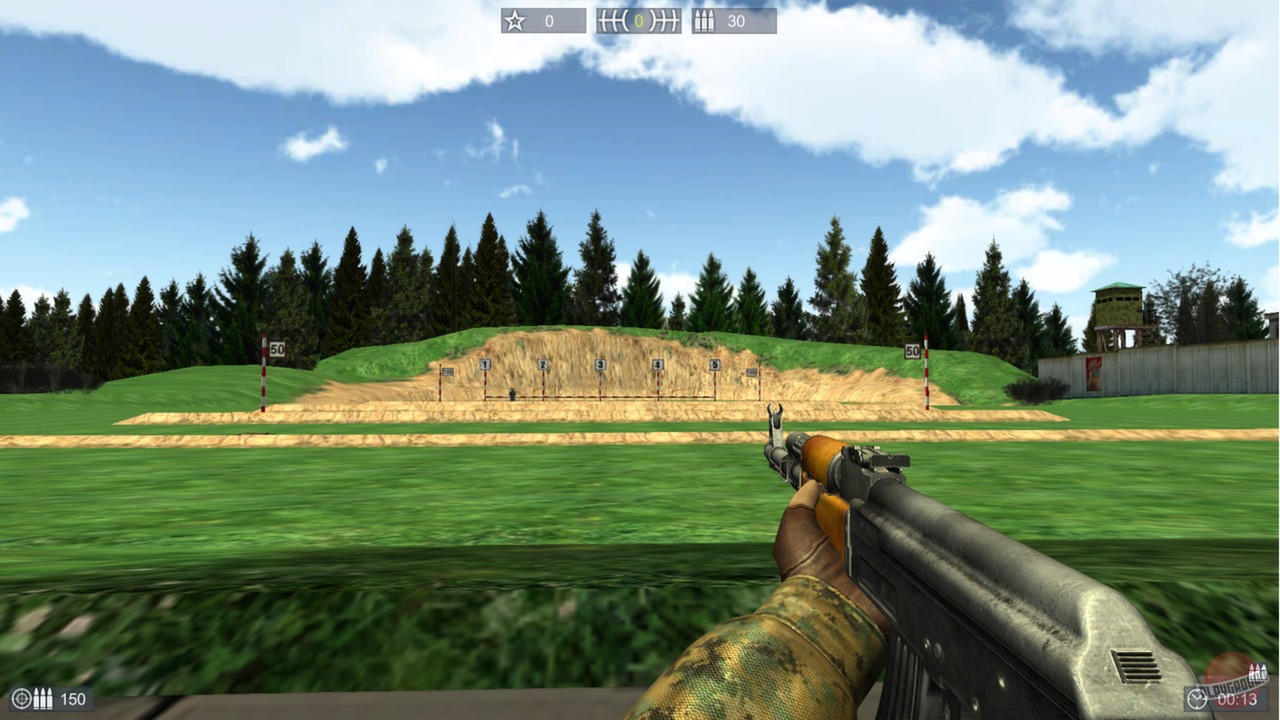Click the right 50 meter distance sign
The height and width of the screenshot is (720, 1280).
[x=912, y=351]
